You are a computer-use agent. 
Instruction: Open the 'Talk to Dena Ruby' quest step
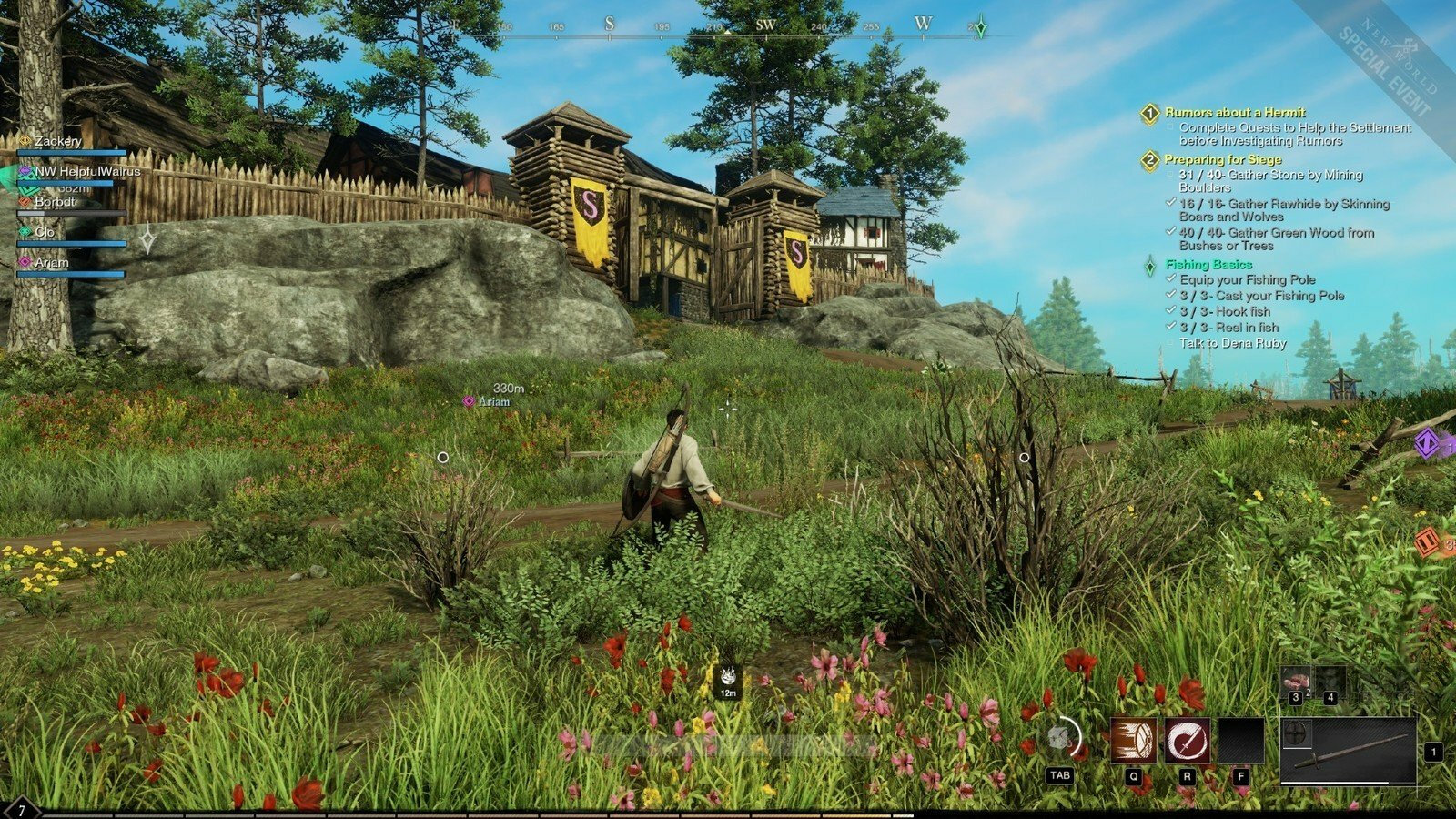point(1233,343)
